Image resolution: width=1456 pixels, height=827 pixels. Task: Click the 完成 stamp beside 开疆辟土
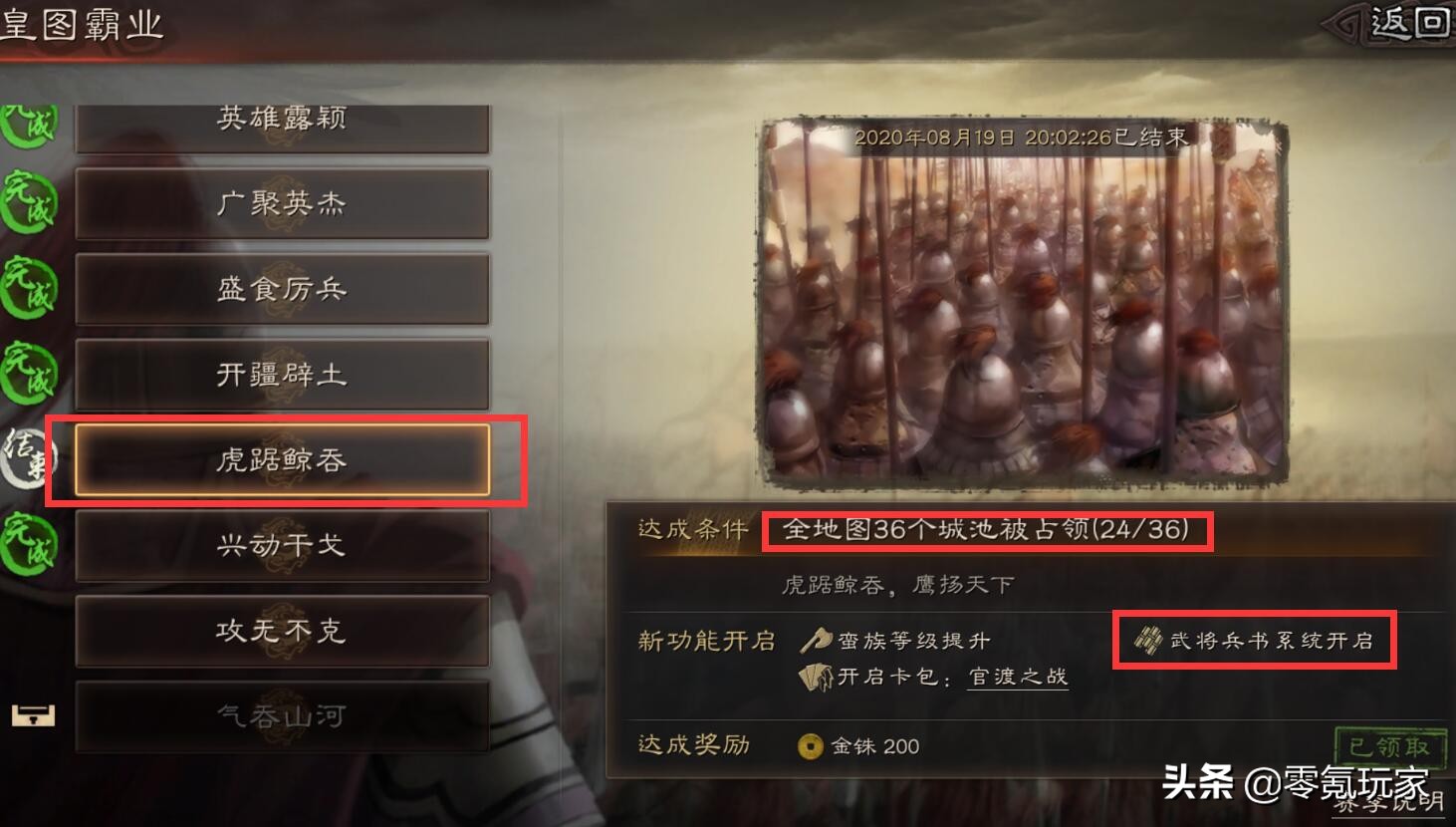click(x=28, y=375)
